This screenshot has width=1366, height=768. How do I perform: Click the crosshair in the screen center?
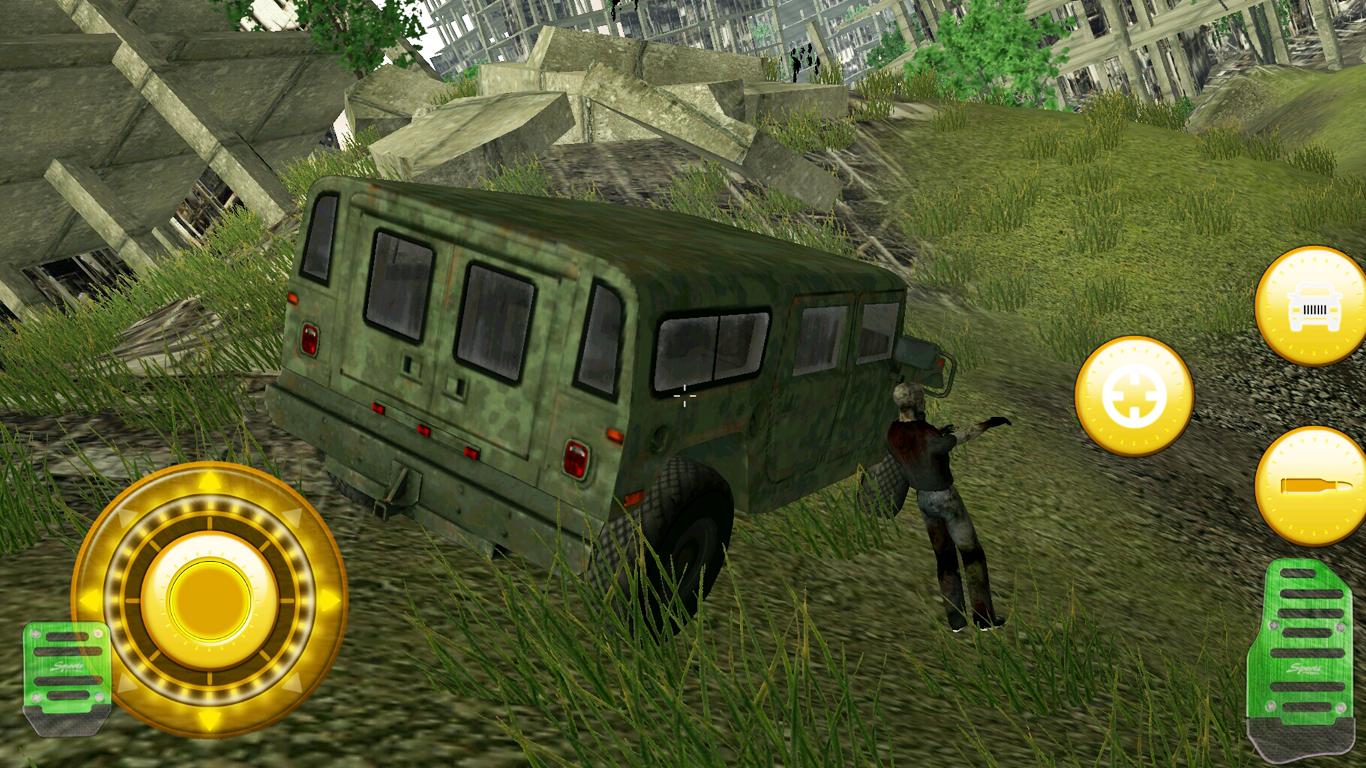coord(685,397)
